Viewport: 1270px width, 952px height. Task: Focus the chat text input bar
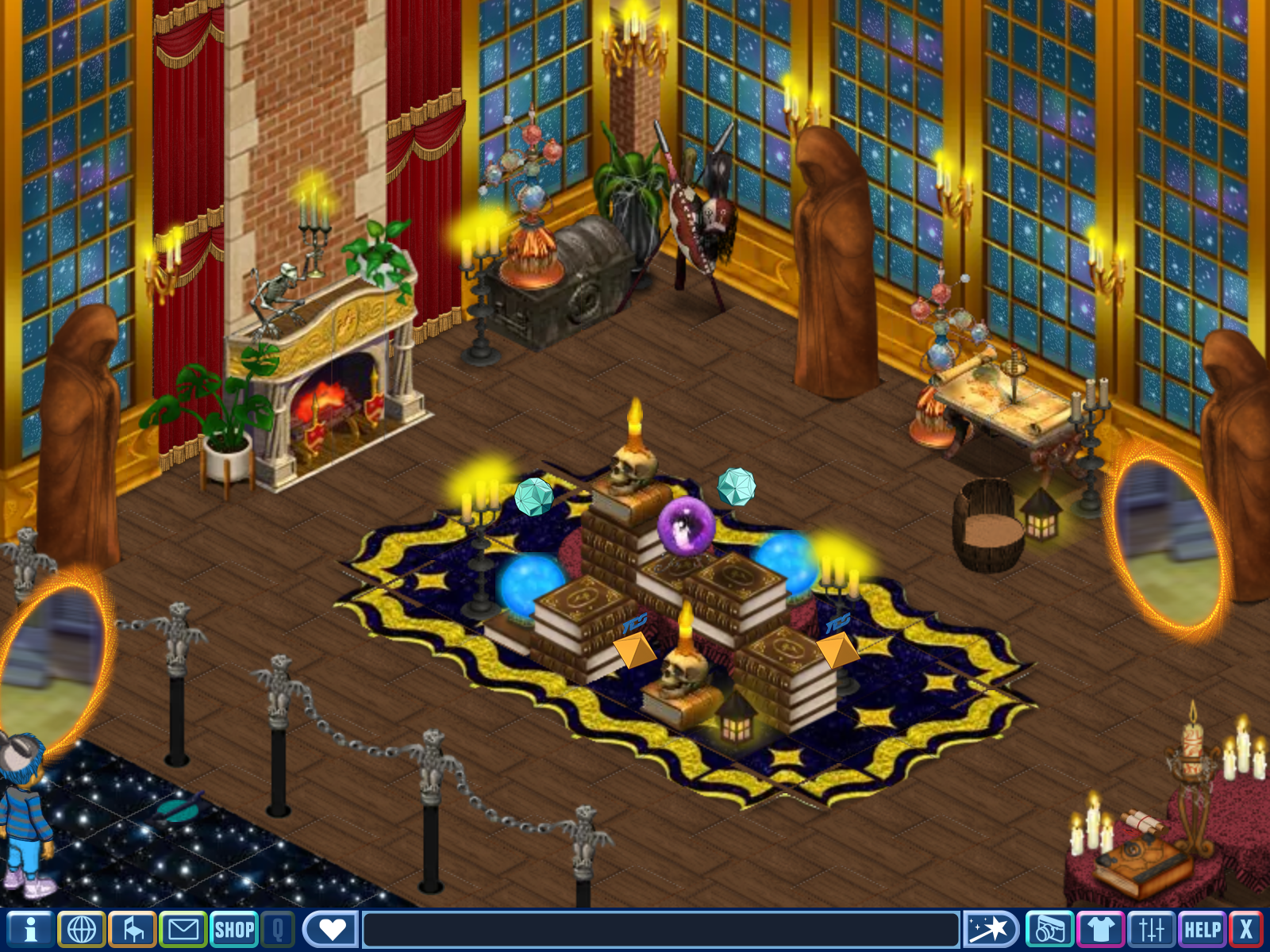coord(660,929)
